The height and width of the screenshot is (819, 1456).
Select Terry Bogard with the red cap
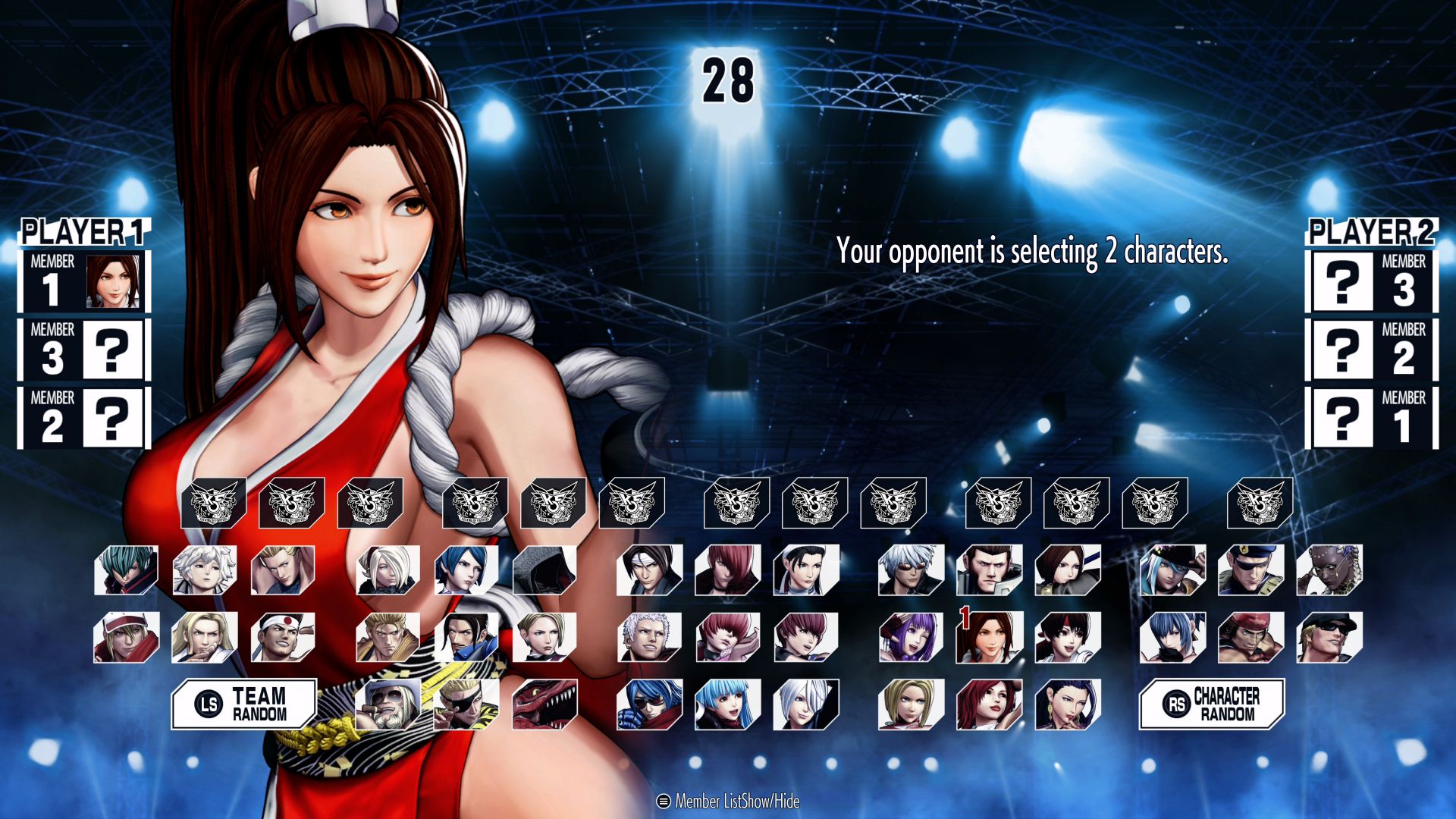click(x=126, y=638)
